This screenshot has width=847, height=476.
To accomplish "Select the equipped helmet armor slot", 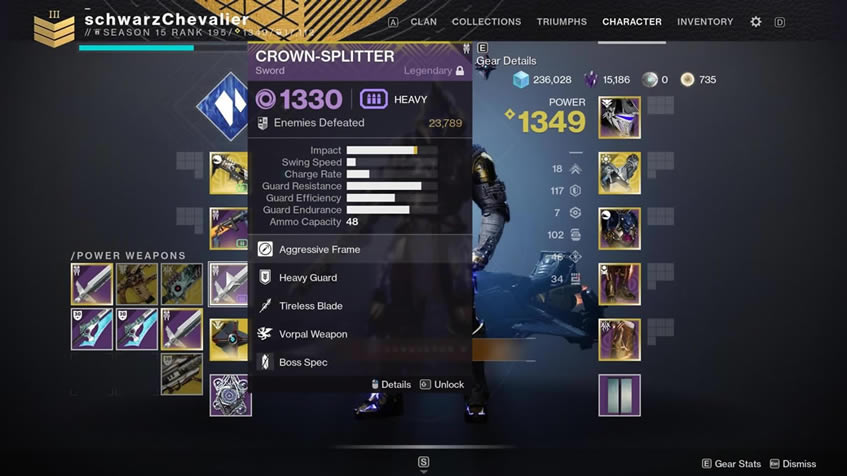I will point(619,118).
